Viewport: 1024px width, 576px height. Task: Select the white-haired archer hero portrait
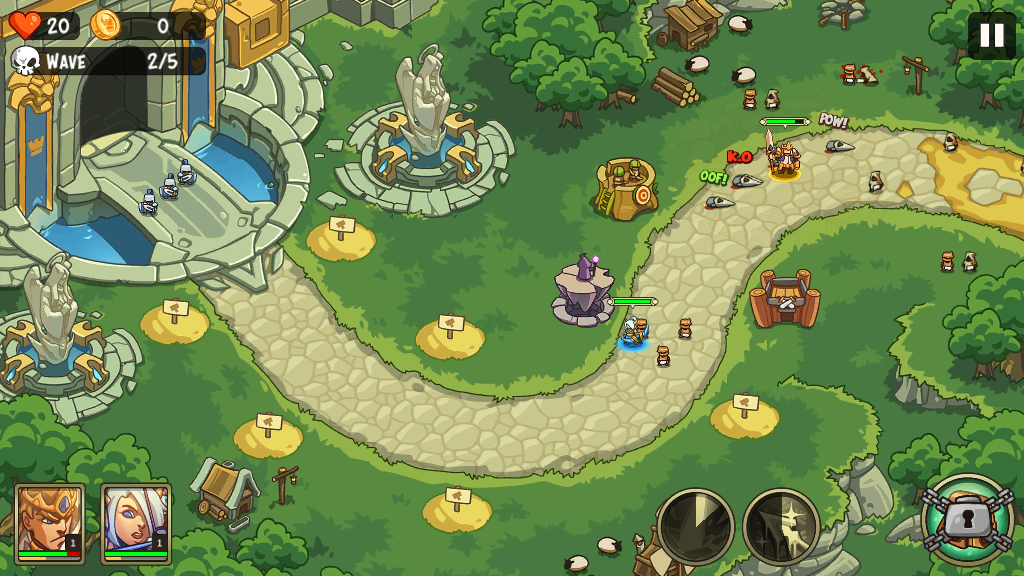136,522
